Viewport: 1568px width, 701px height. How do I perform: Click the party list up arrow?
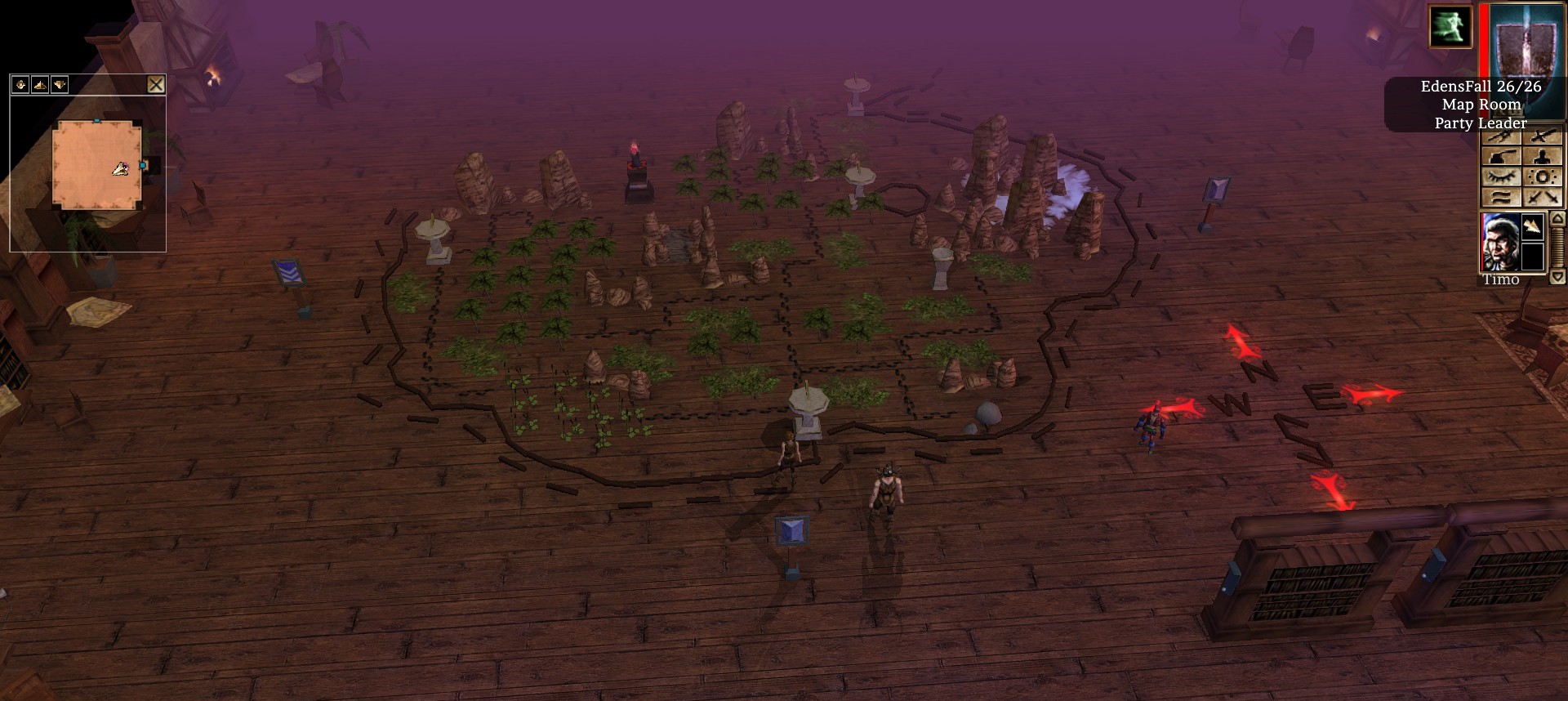point(1557,219)
